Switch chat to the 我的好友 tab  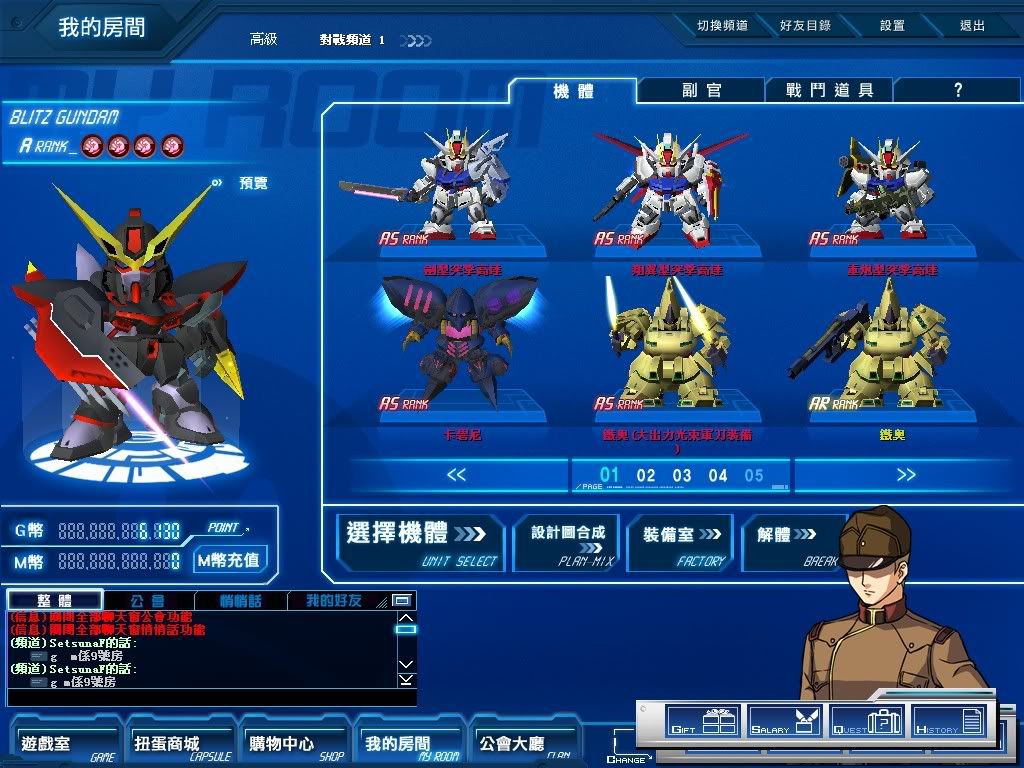[x=334, y=601]
